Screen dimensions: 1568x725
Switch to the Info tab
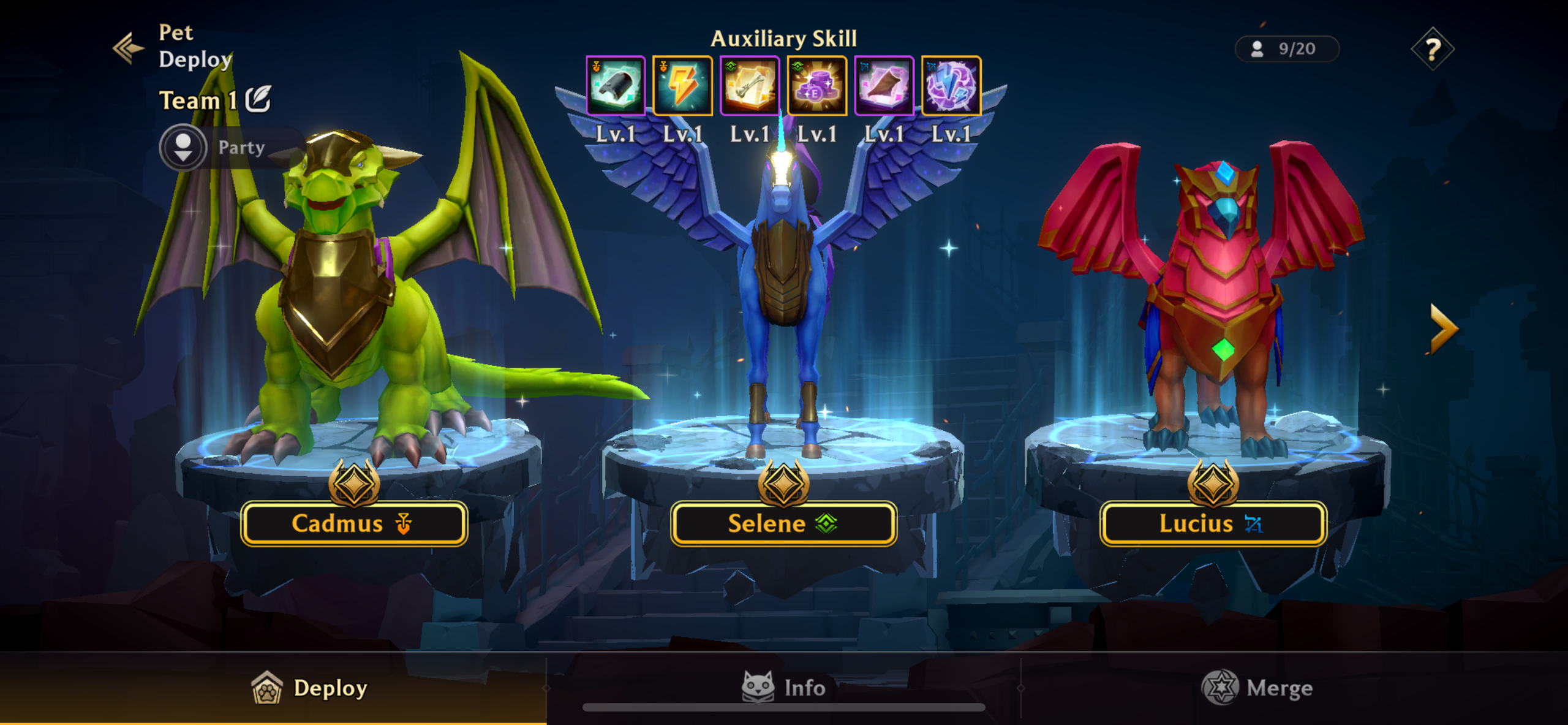[x=783, y=688]
